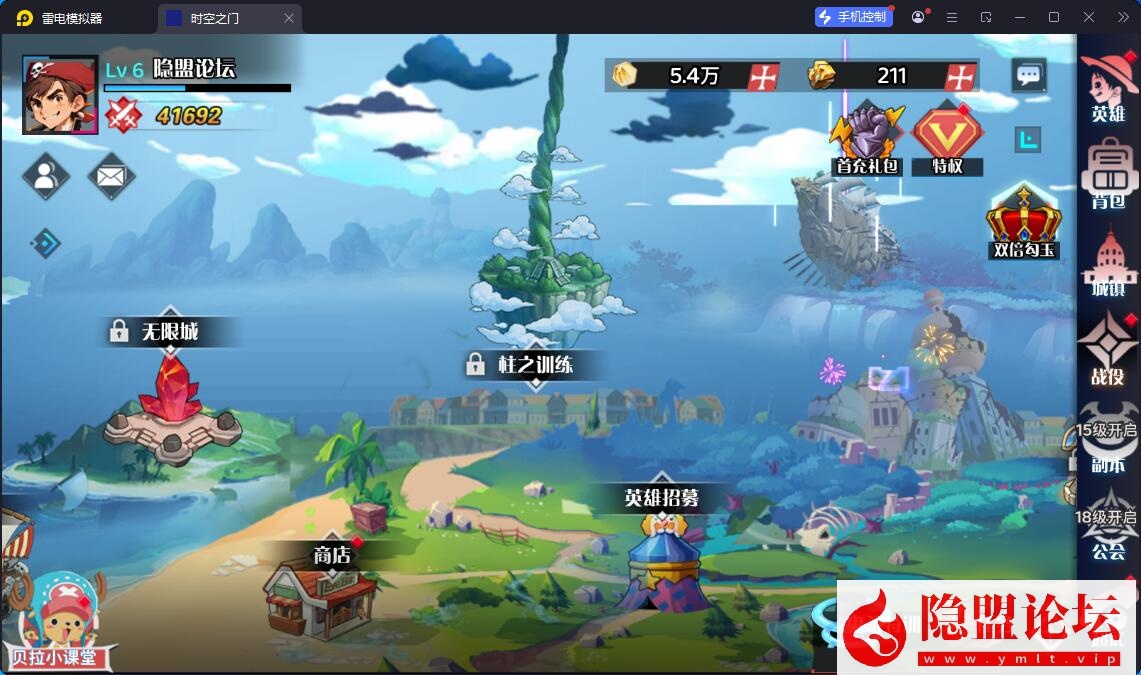Viewport: 1141px width, 675px height.
Task: Open the 首充礼包 first-recharge gift pack
Action: pyautogui.click(x=866, y=139)
